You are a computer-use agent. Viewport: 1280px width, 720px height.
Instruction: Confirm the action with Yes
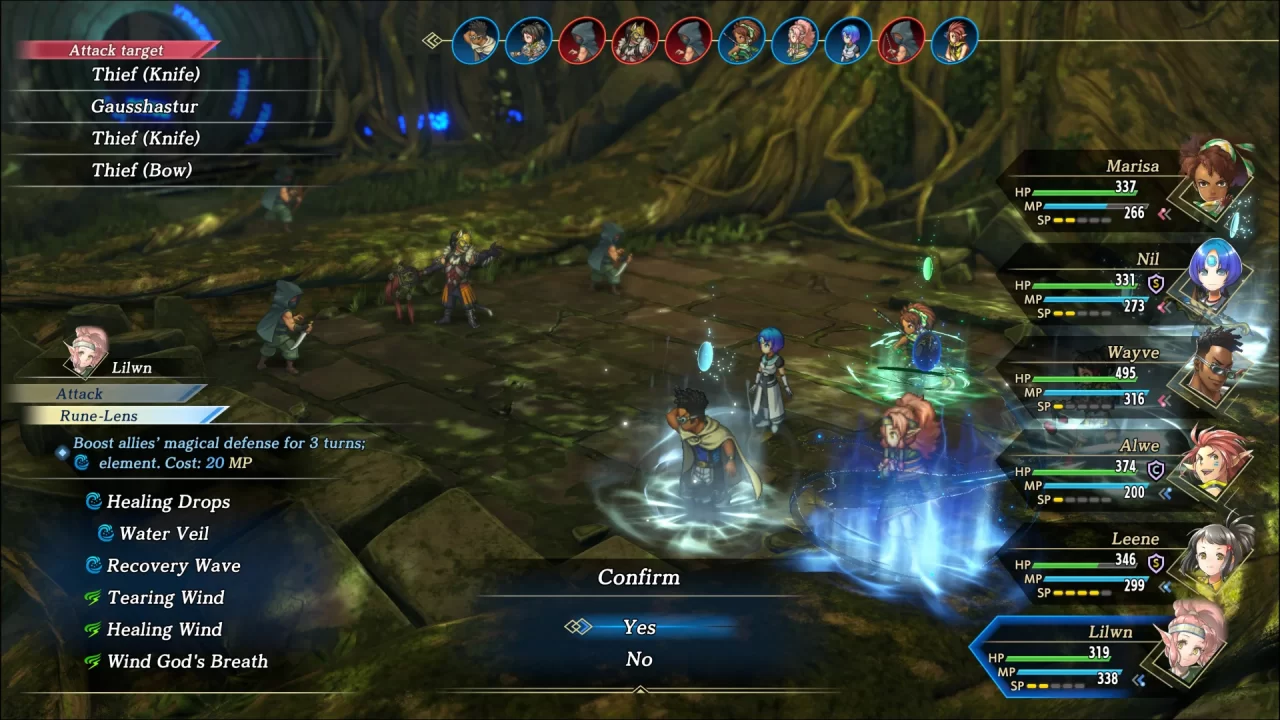pyautogui.click(x=639, y=627)
